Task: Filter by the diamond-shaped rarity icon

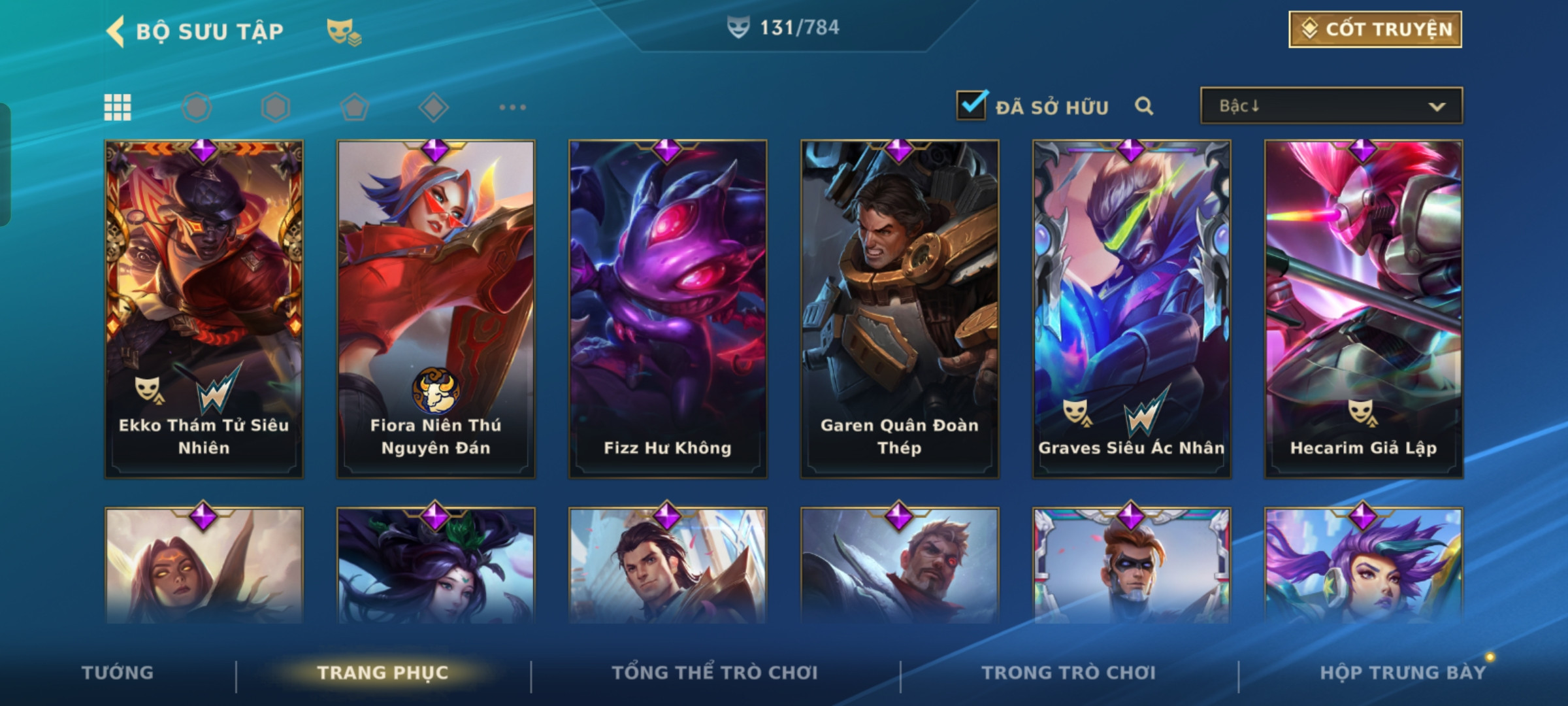Action: (433, 107)
